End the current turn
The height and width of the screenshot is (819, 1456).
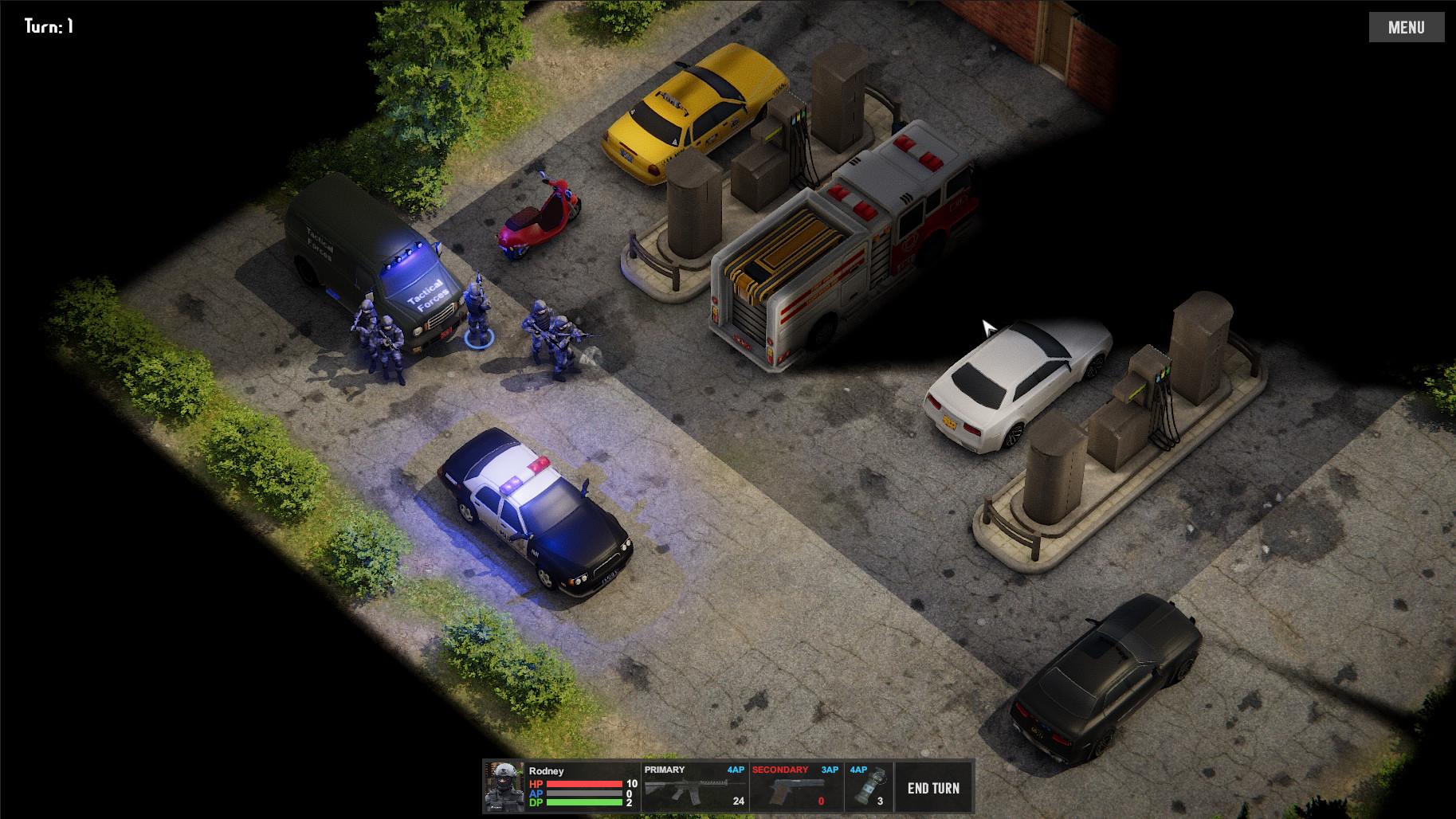coord(933,787)
